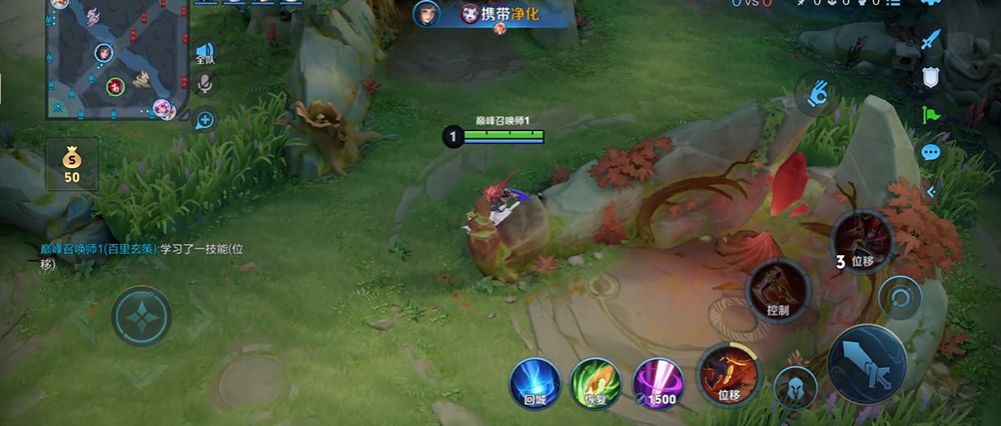Use the 控制 control skill

(x=778, y=290)
